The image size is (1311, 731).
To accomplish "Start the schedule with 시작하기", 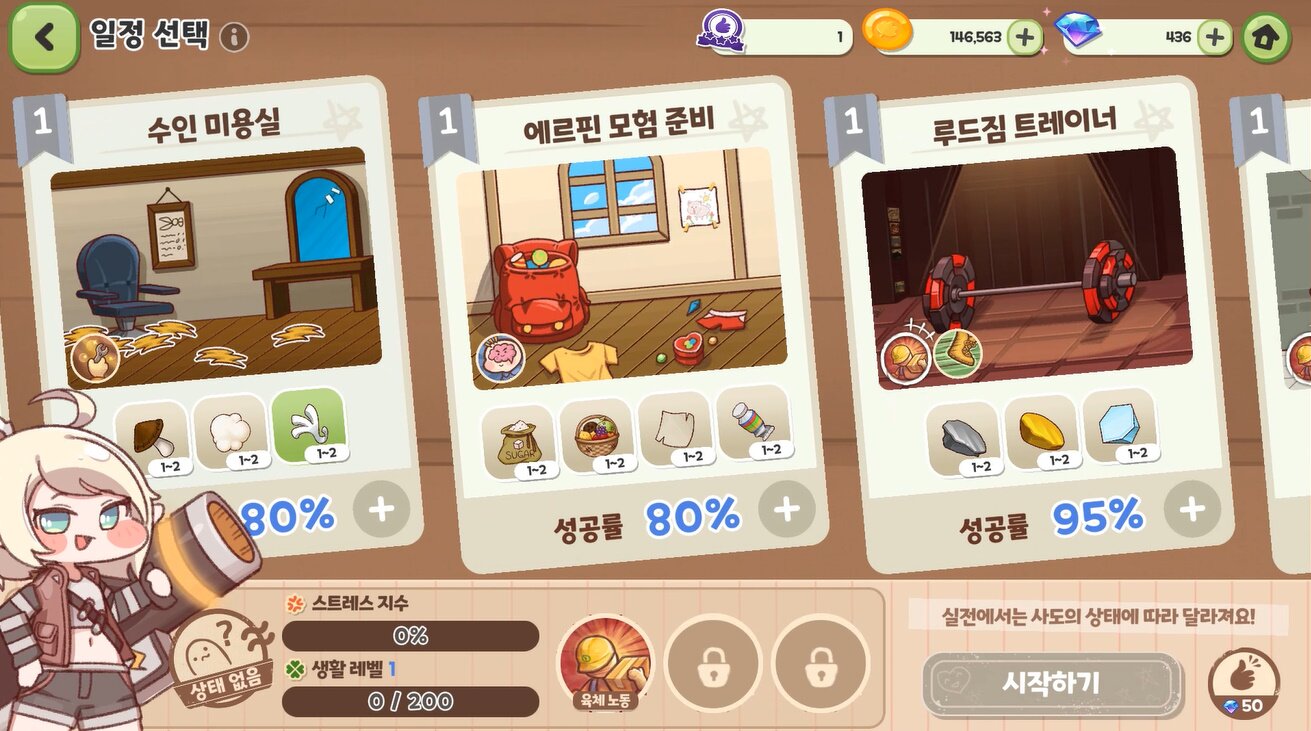I will pos(1051,684).
